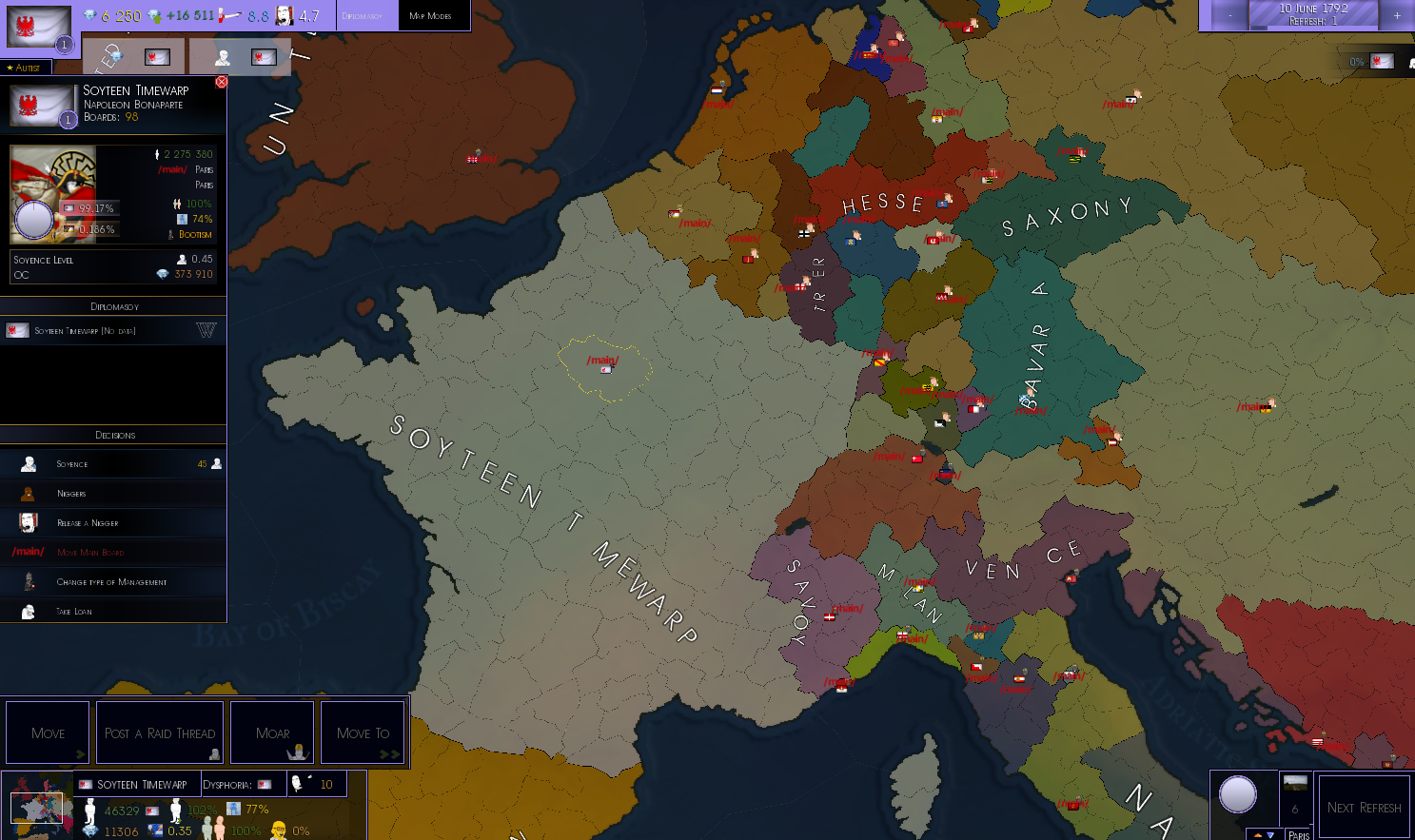Screen dimensions: 1415x840
Task: Select Change Type of Management
Action: pyautogui.click(x=113, y=581)
